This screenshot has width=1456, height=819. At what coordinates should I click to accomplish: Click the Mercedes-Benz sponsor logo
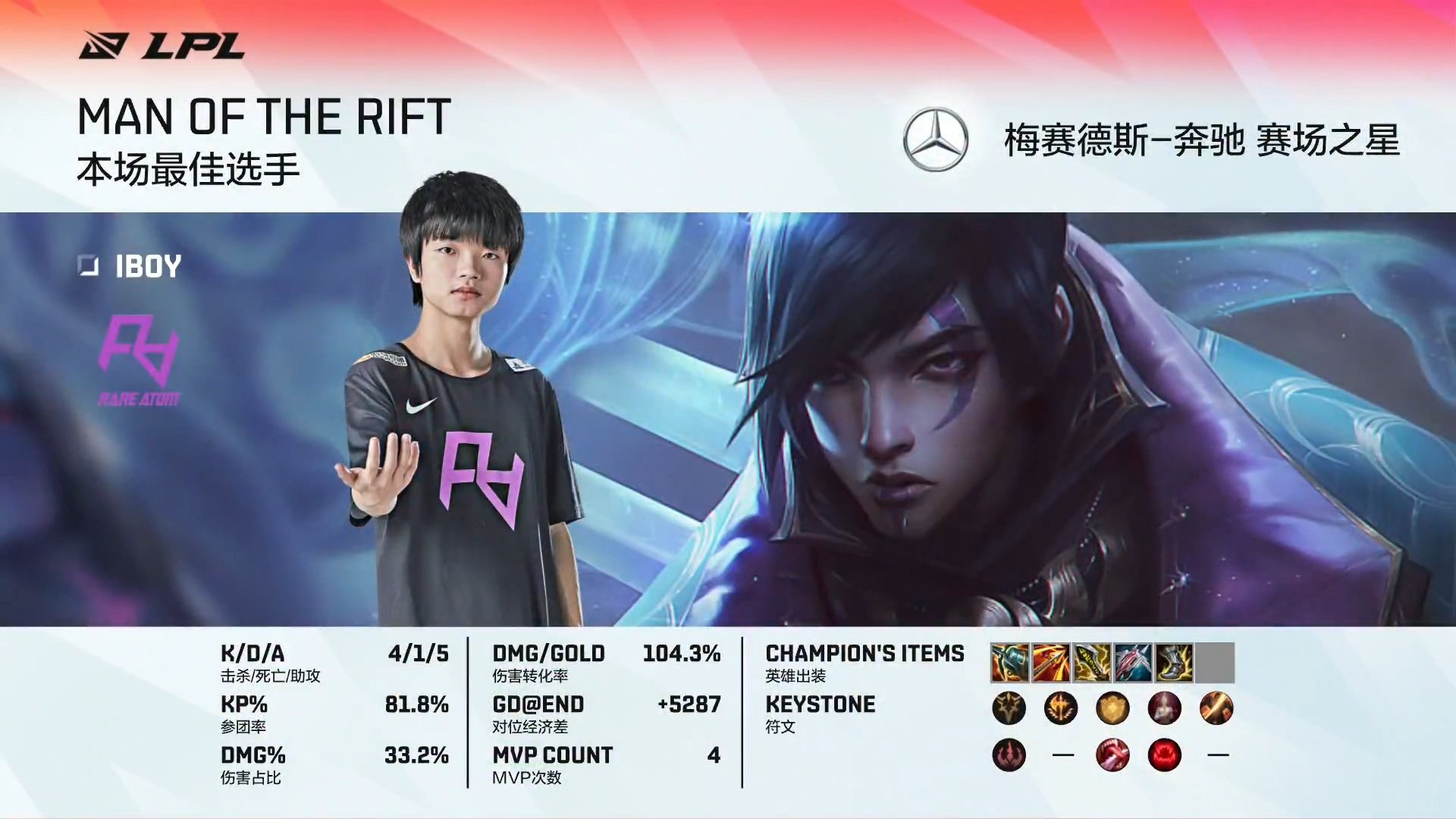(x=935, y=140)
